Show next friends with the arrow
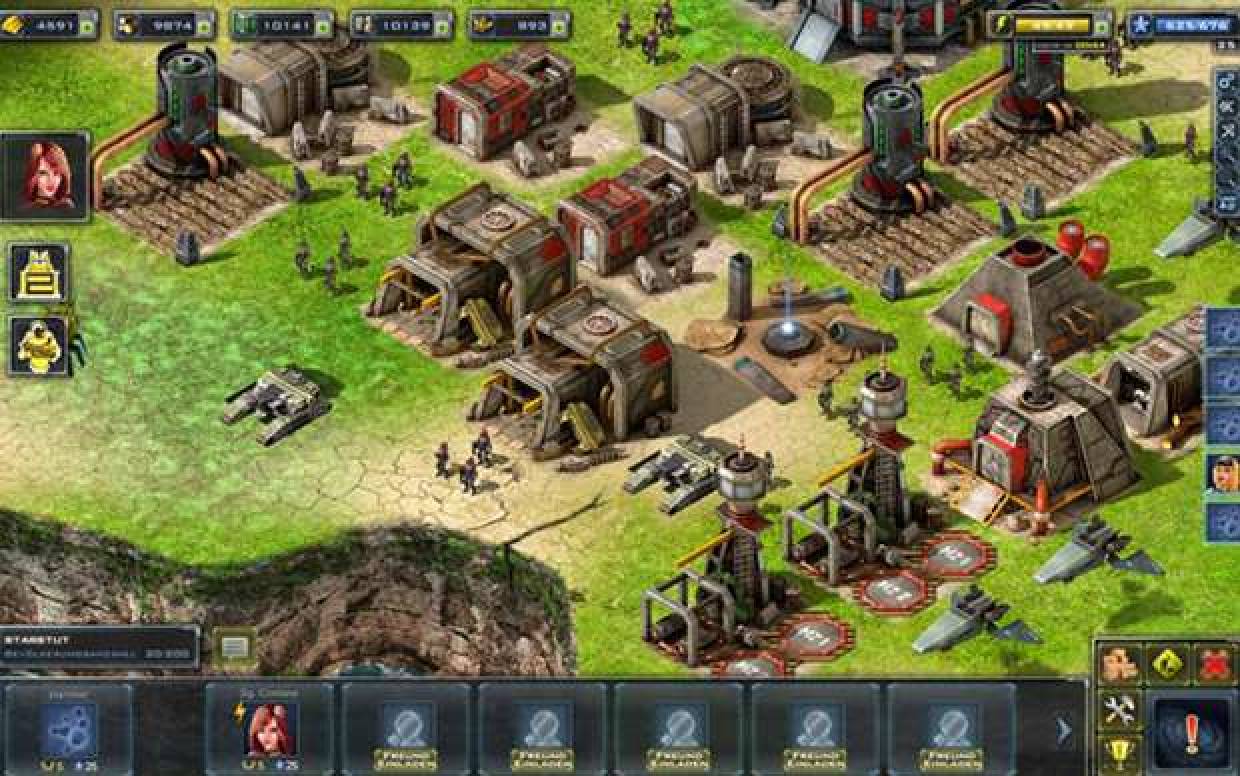The width and height of the screenshot is (1240, 776). (x=1064, y=731)
